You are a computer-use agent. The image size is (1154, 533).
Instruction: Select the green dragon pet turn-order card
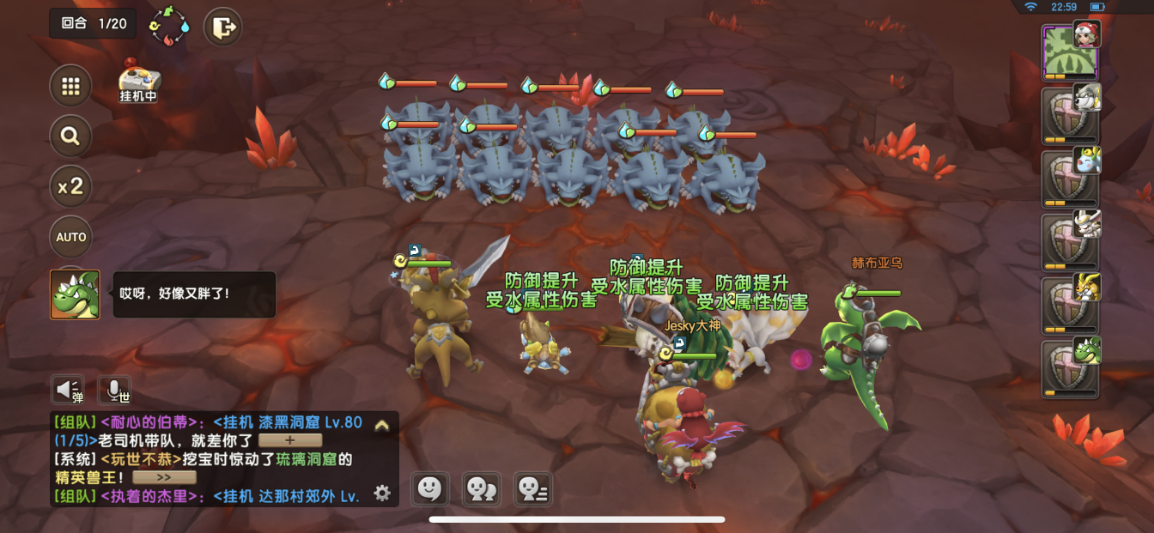pos(1071,368)
